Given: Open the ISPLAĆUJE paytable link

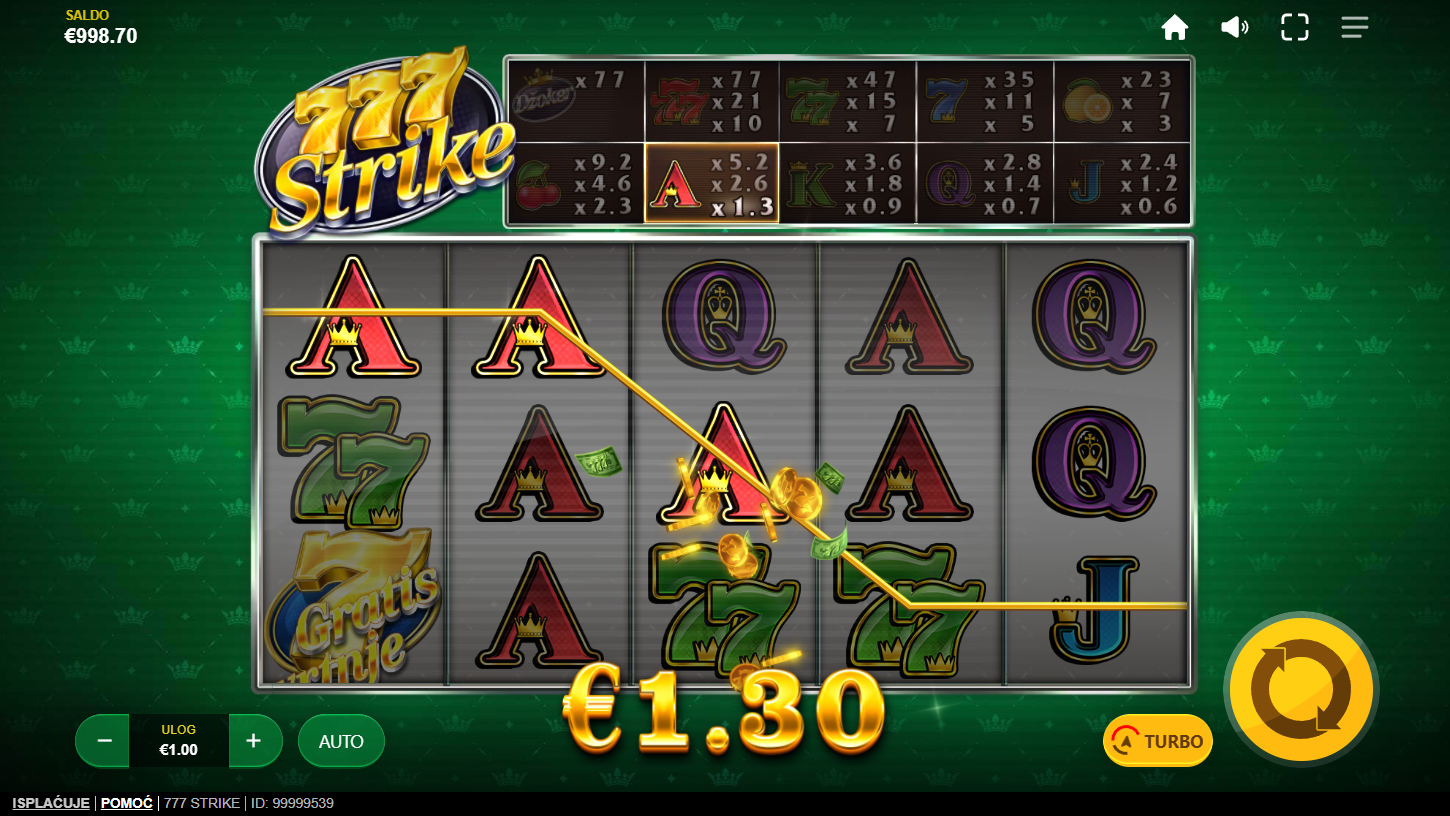Looking at the screenshot, I should [51, 803].
